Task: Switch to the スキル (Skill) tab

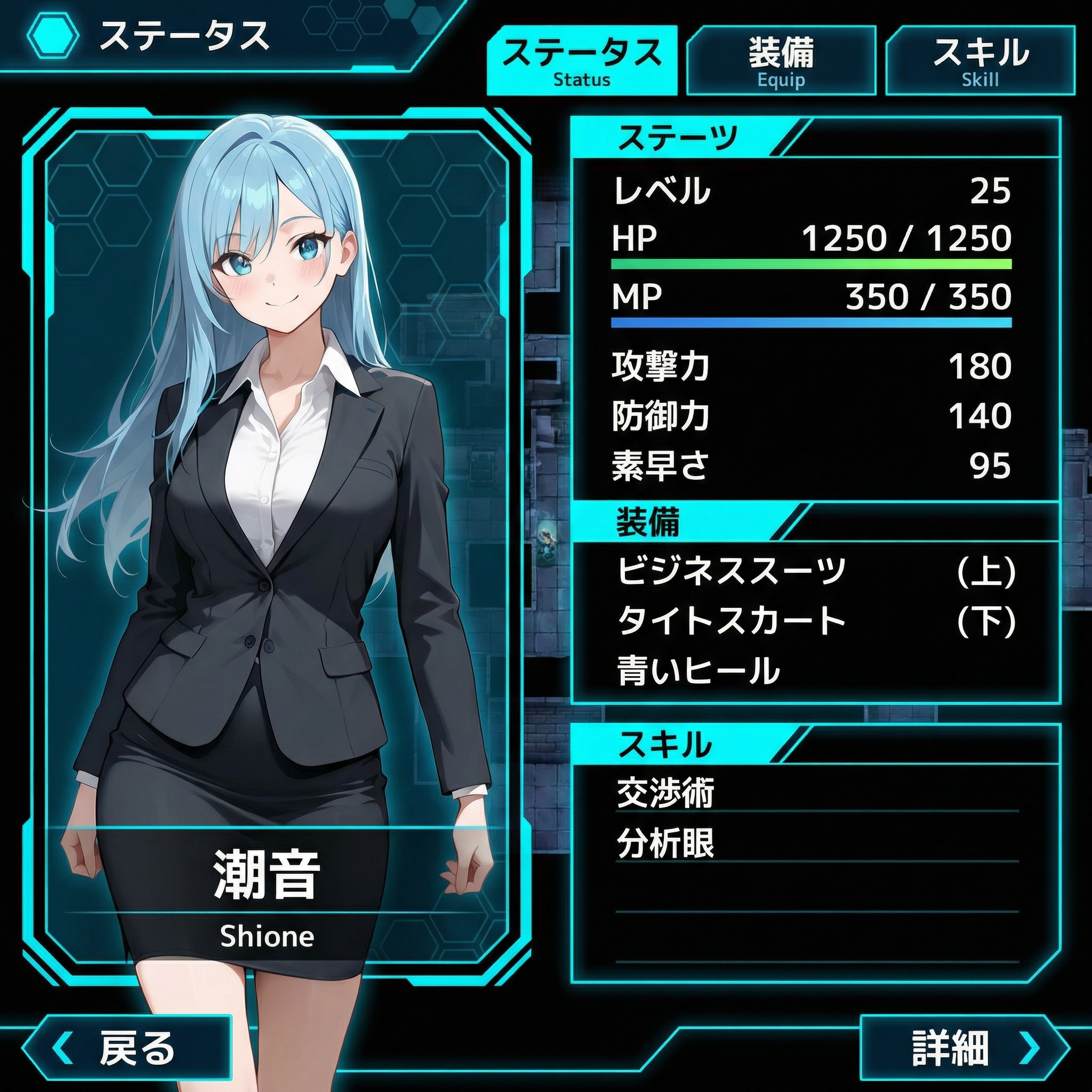Action: 980,60
